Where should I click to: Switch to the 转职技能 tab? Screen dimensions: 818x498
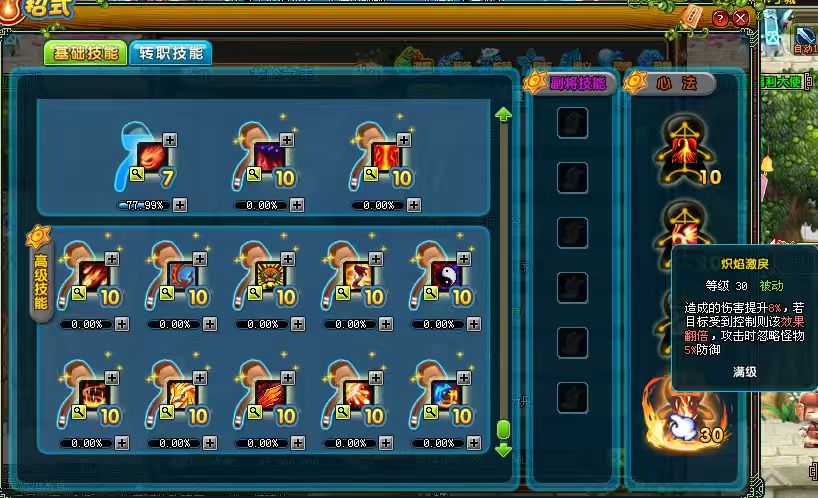click(x=169, y=53)
